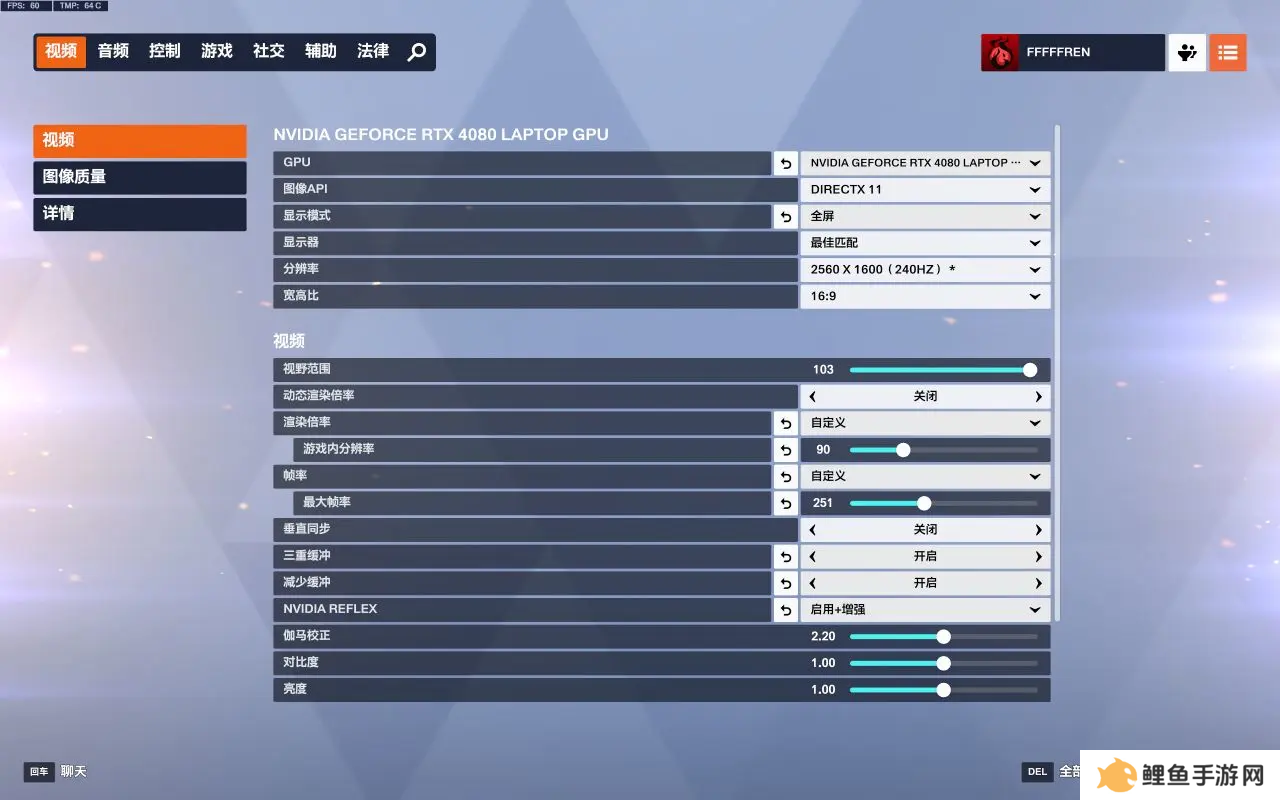1280x800 pixels.
Task: Open the orange list menu button
Action: [x=1228, y=53]
